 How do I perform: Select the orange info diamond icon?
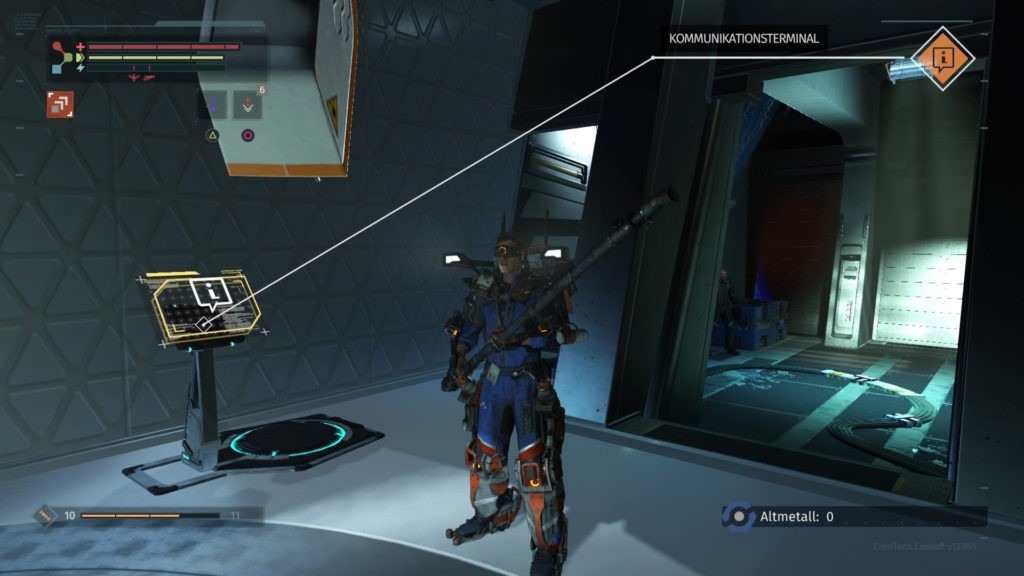point(943,58)
